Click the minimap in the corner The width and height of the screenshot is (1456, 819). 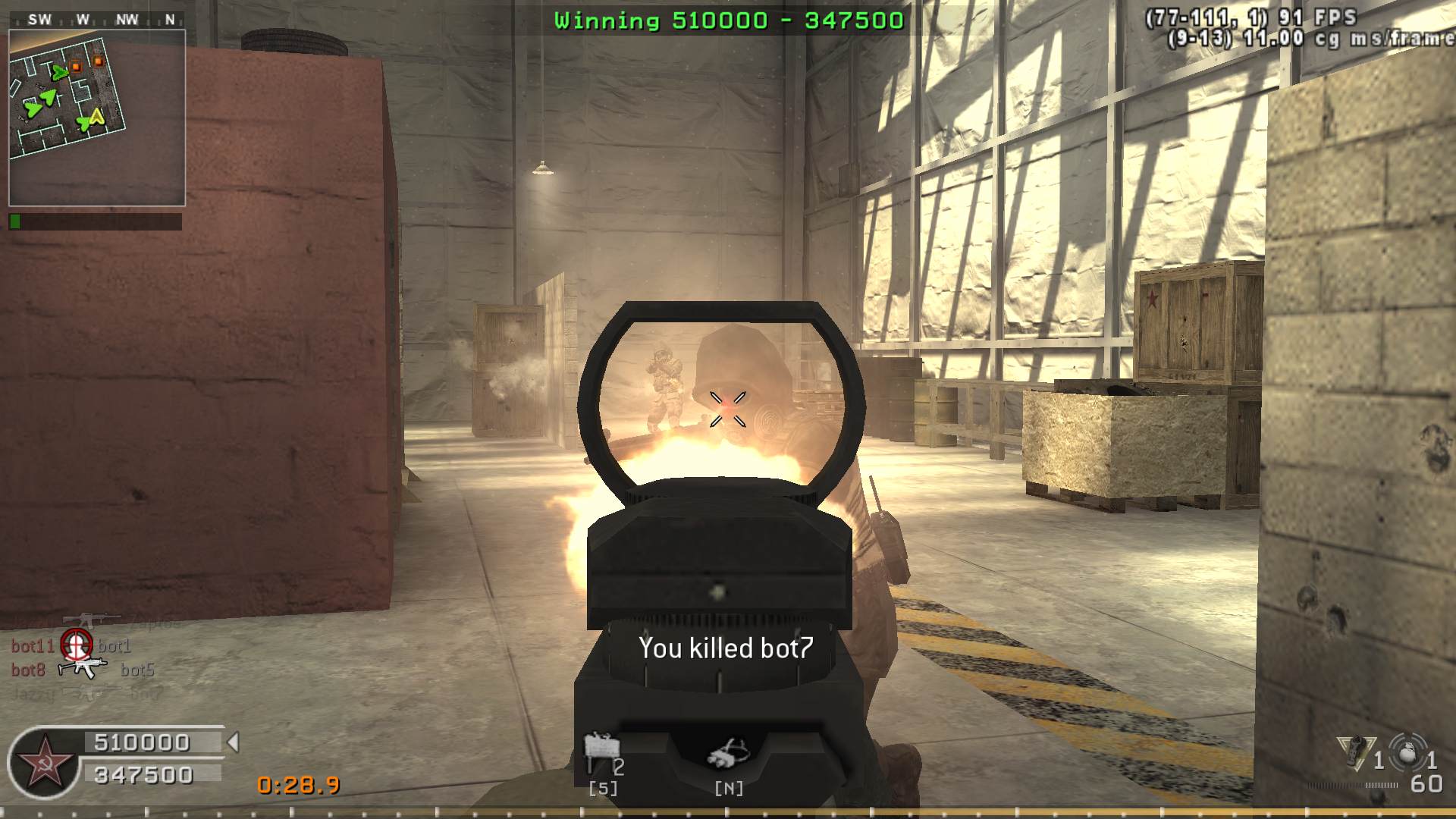(97, 118)
